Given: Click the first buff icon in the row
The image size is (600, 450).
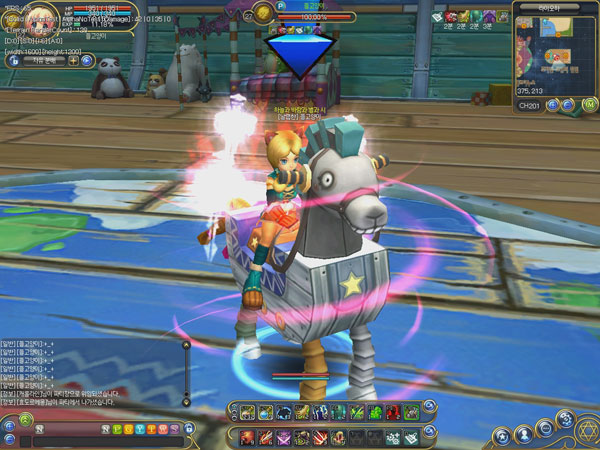Looking at the screenshot, I should pos(437,17).
